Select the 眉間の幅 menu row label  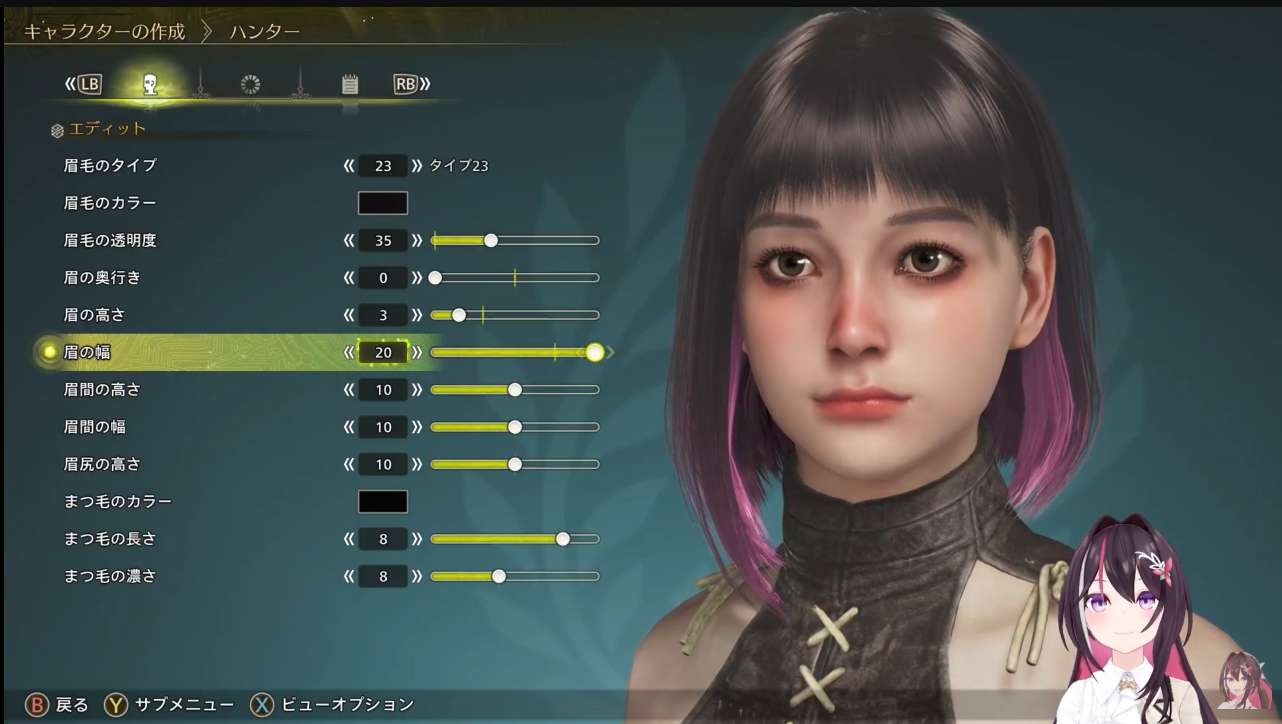(x=95, y=427)
